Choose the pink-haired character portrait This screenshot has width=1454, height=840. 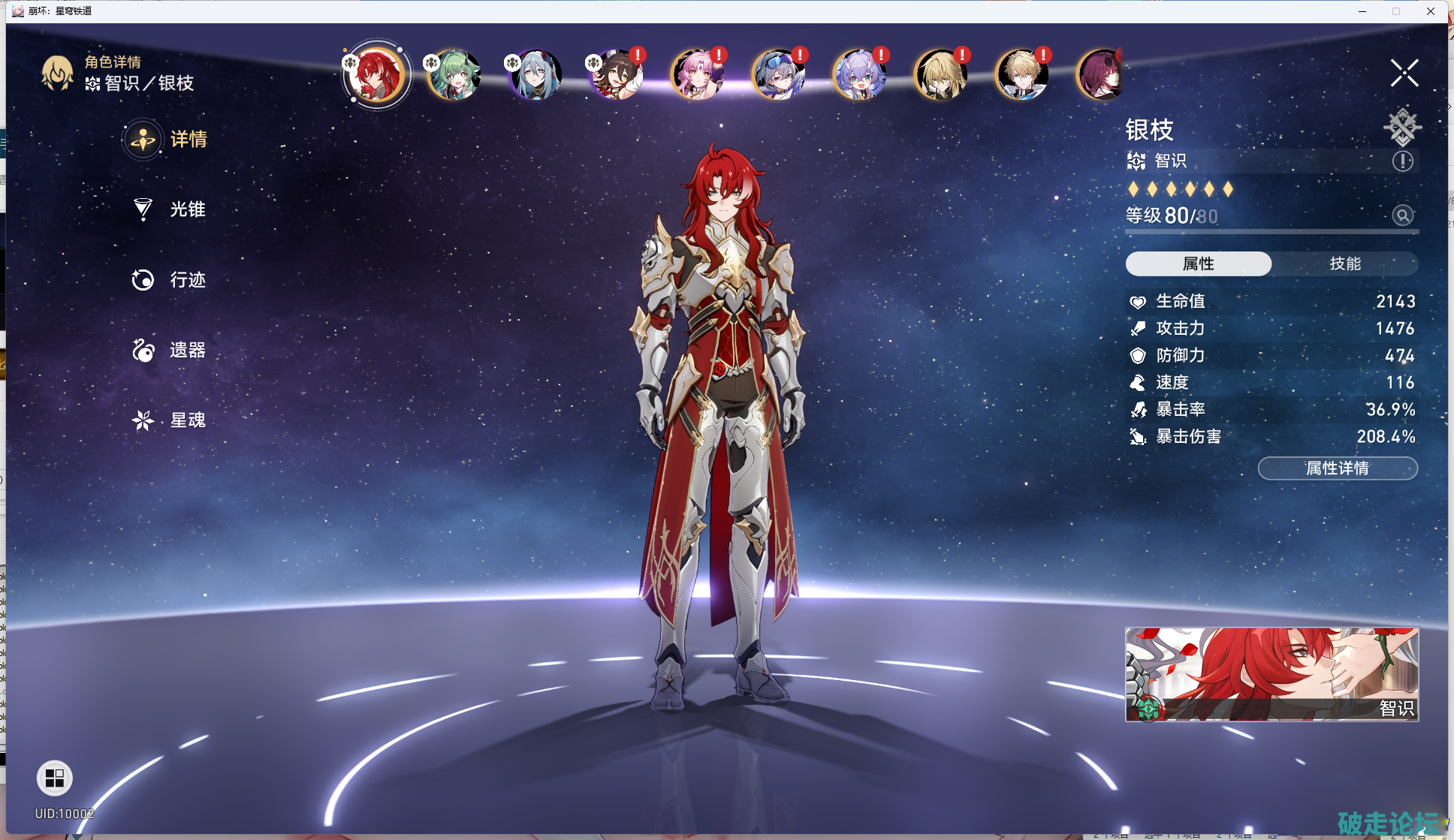point(697,75)
